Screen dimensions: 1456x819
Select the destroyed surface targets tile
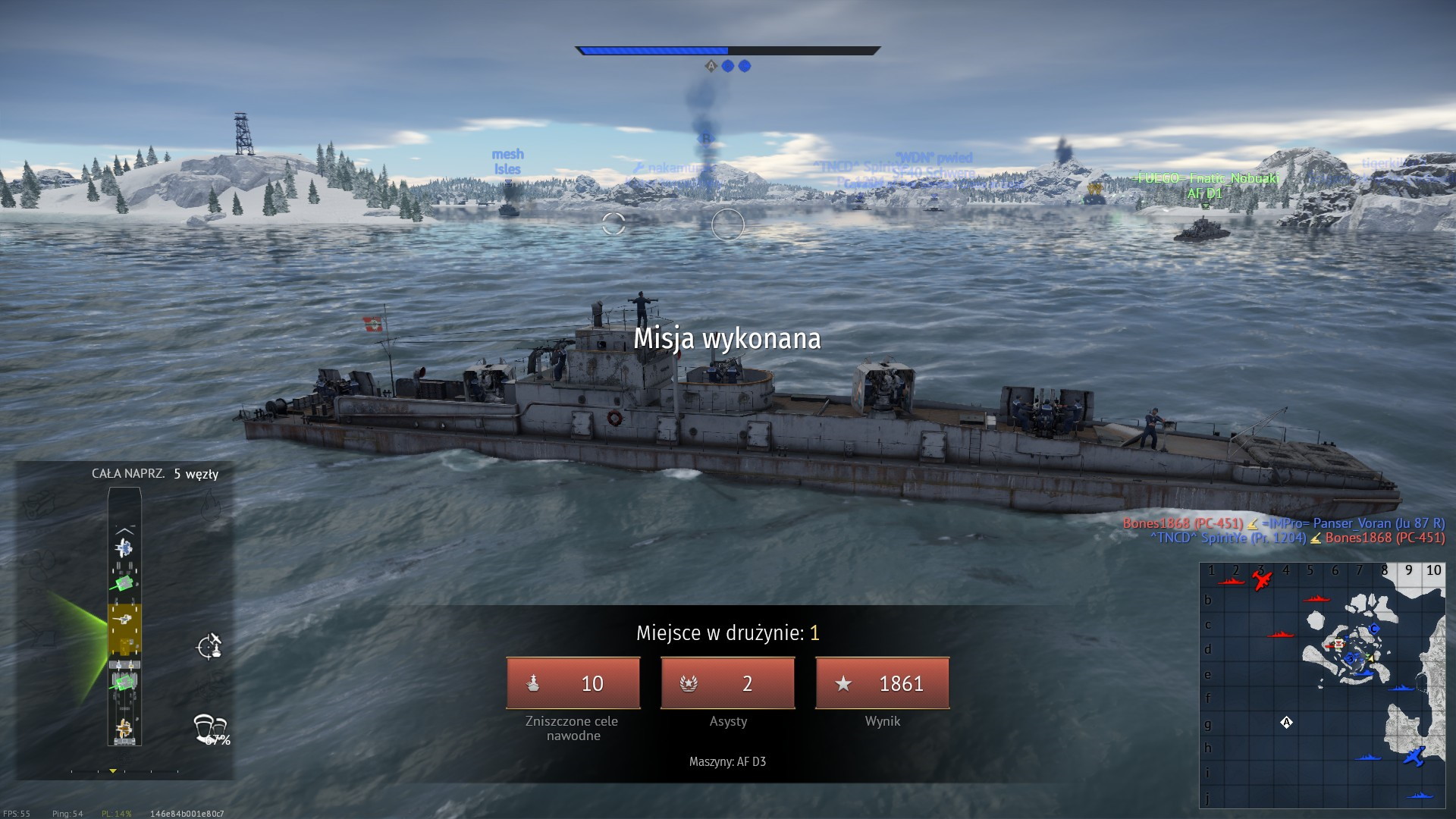point(573,683)
